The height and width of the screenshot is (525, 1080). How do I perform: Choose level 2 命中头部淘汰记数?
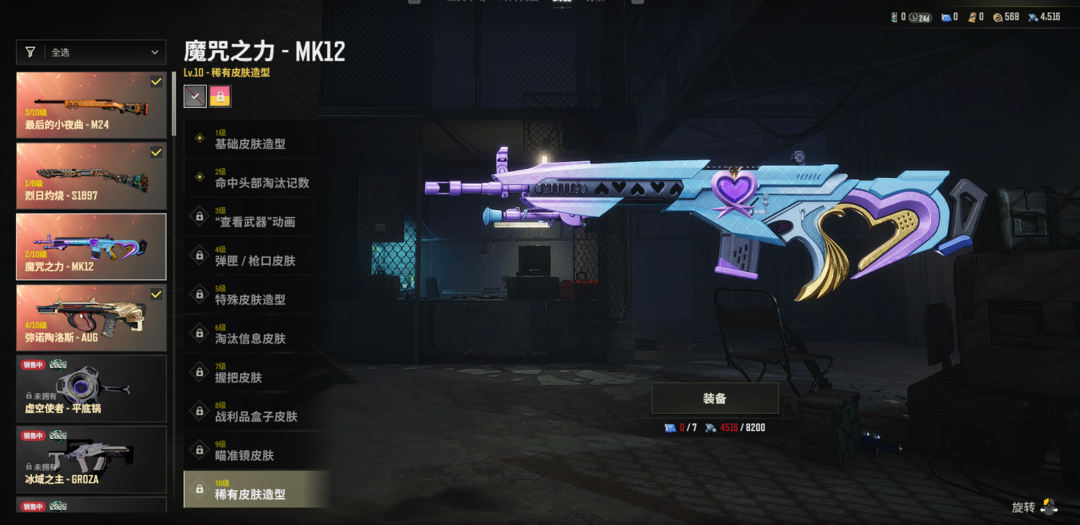click(256, 178)
